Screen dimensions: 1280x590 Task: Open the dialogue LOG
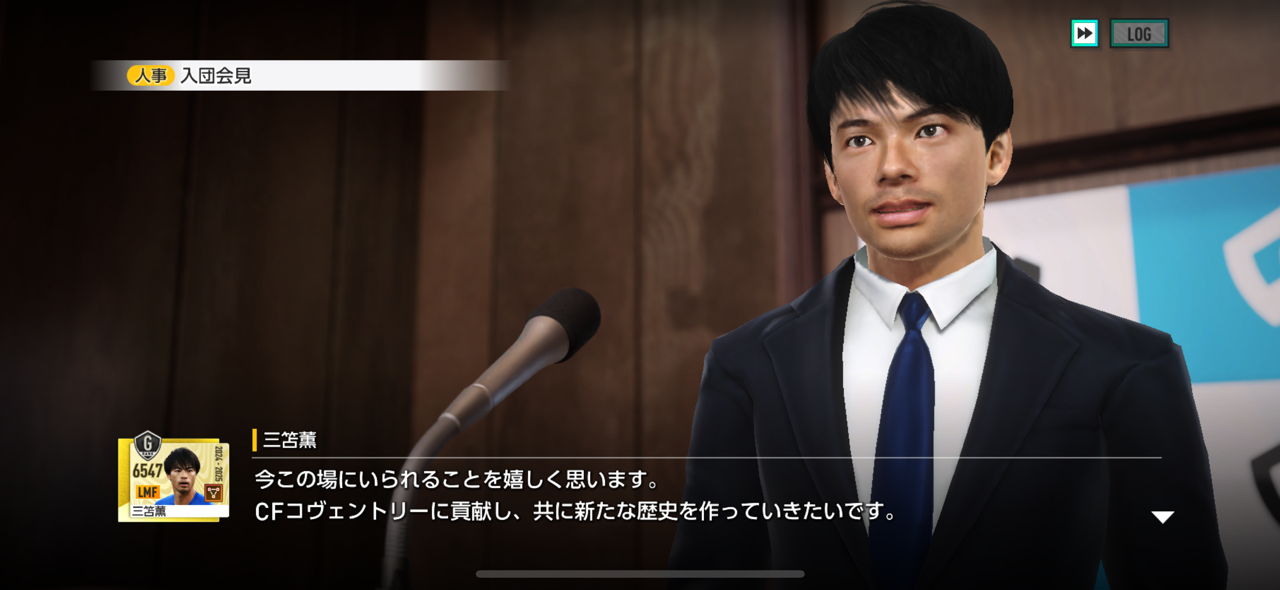coord(1139,34)
